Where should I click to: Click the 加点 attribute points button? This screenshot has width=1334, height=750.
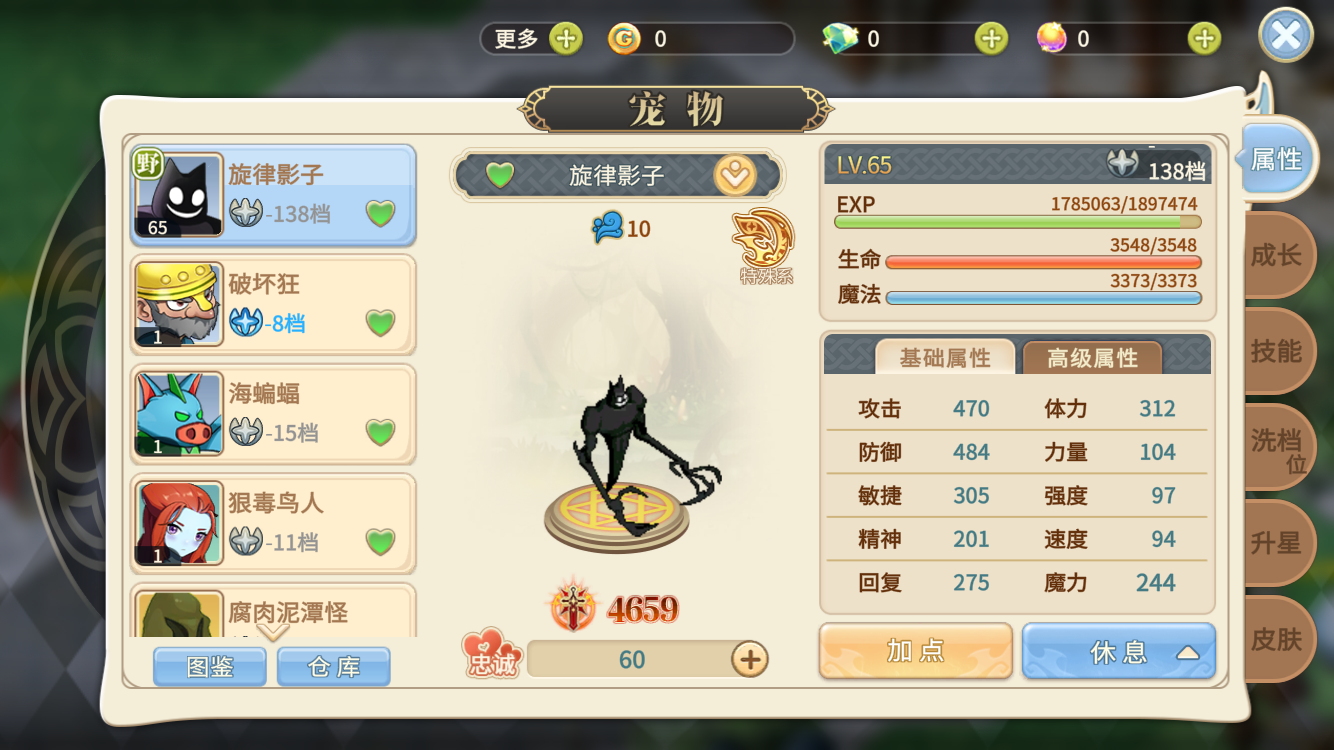click(x=915, y=652)
